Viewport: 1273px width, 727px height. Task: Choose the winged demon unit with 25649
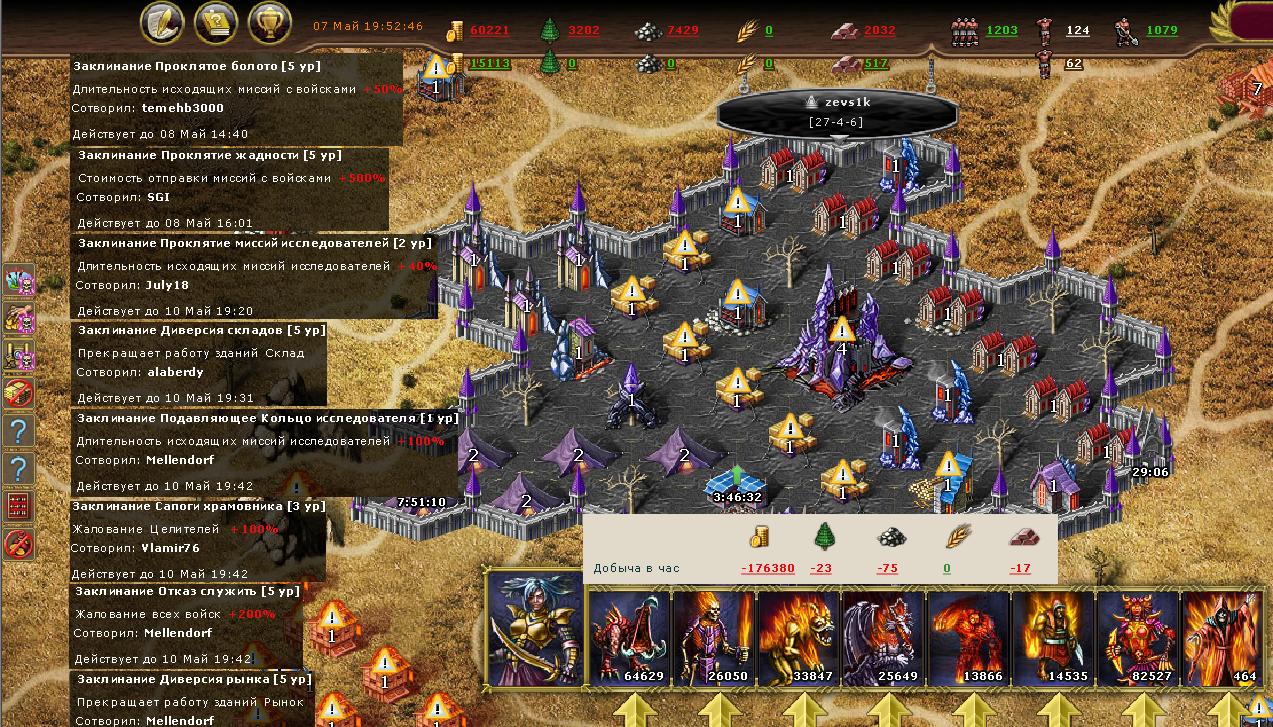pyautogui.click(x=883, y=638)
